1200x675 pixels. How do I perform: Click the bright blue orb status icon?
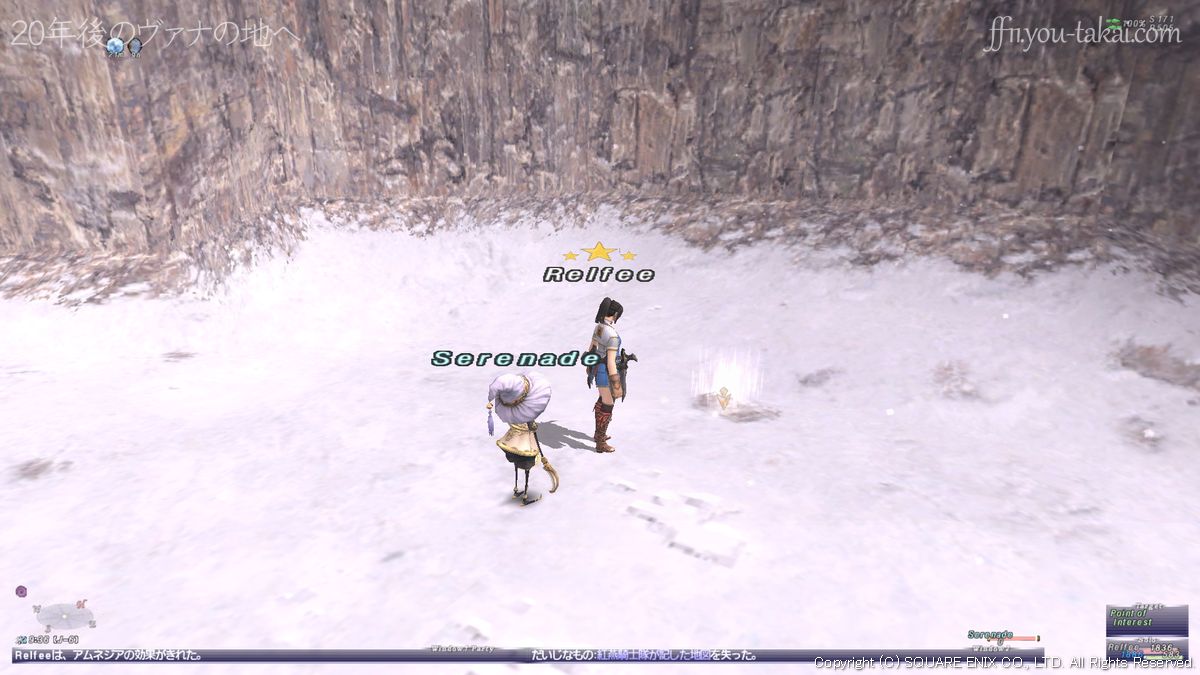pyautogui.click(x=115, y=46)
